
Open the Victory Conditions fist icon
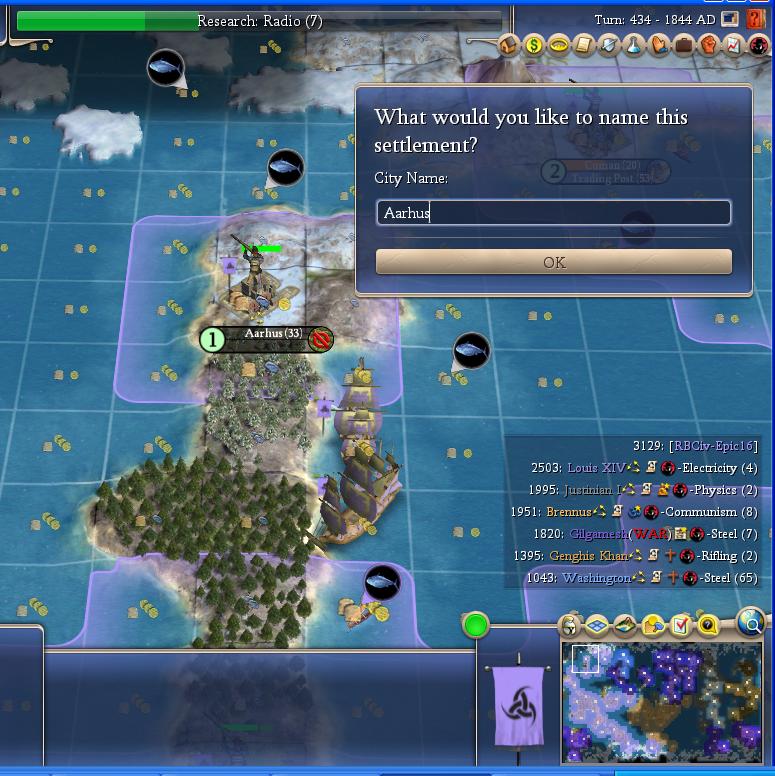point(709,45)
